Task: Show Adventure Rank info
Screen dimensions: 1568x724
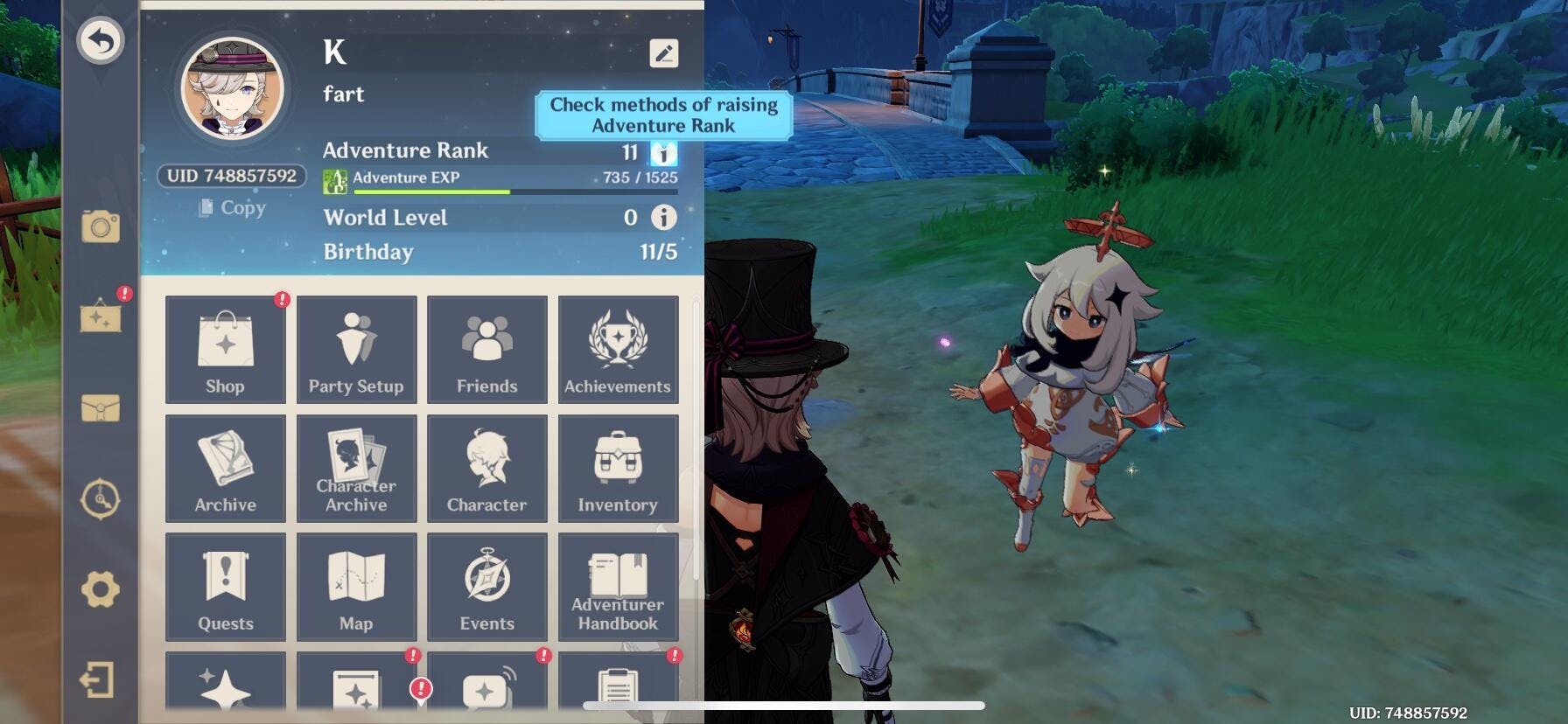Action: click(x=664, y=154)
